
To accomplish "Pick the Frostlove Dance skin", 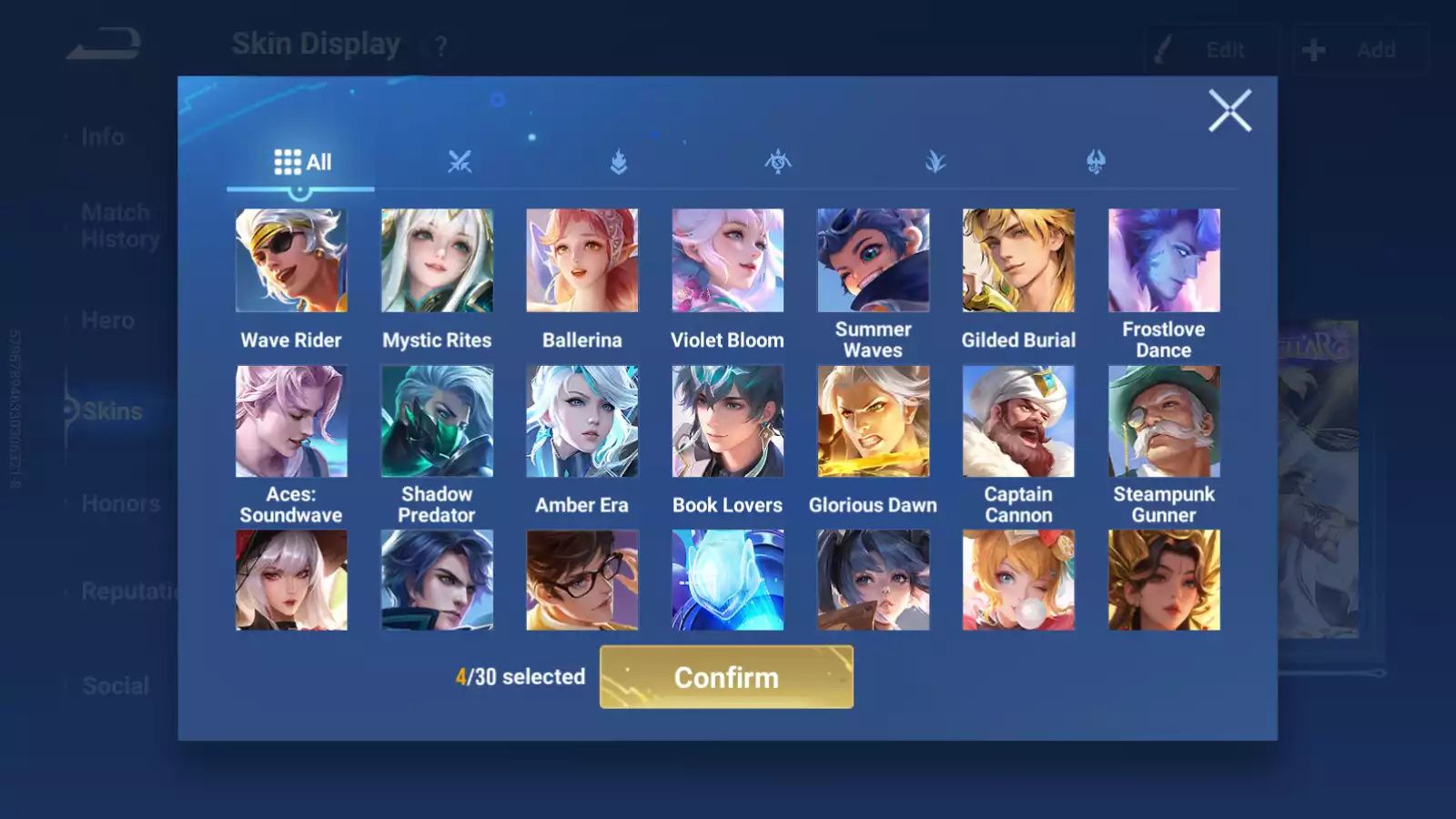I will [1164, 261].
